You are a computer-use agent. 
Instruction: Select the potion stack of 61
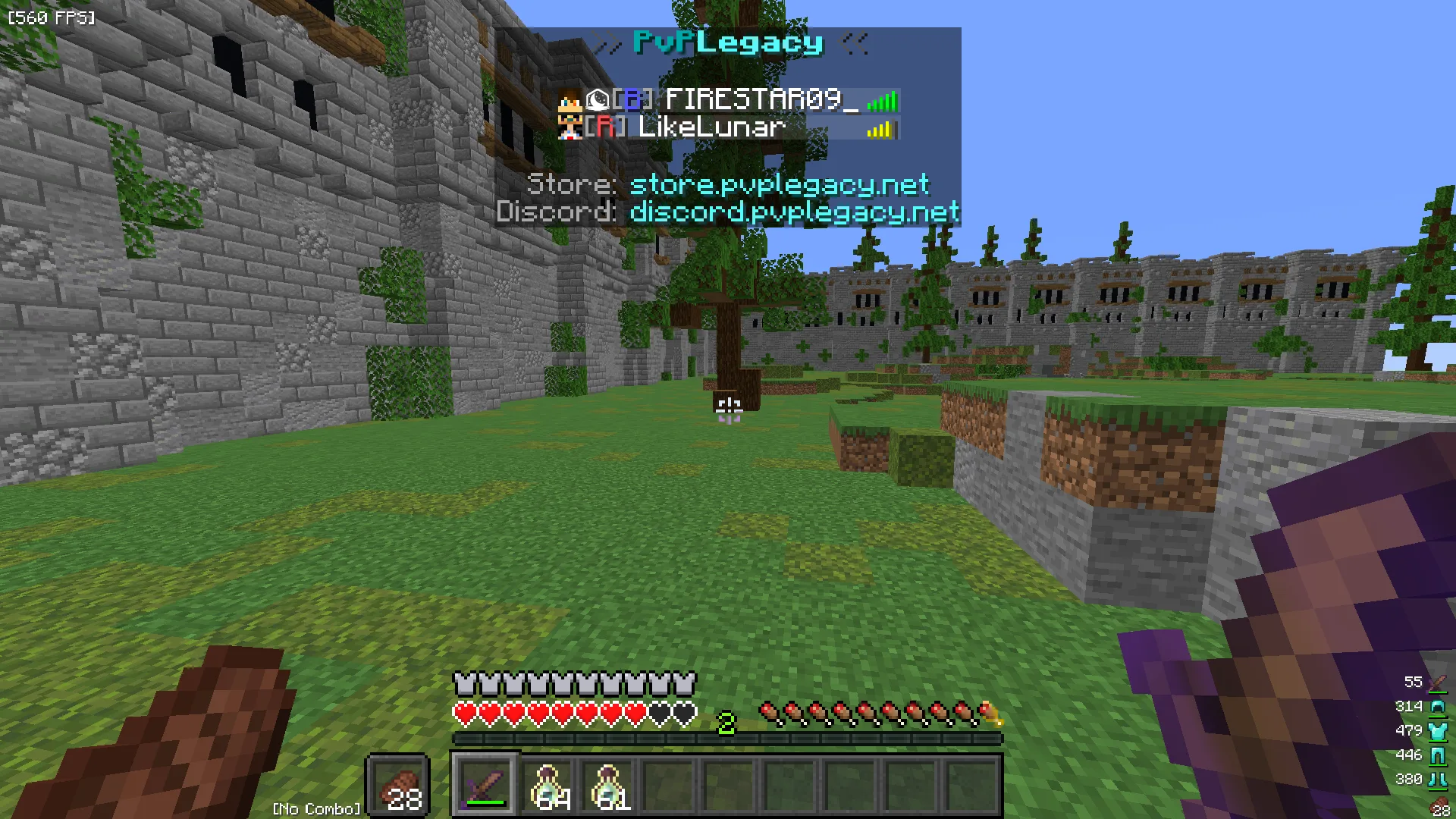click(x=607, y=785)
